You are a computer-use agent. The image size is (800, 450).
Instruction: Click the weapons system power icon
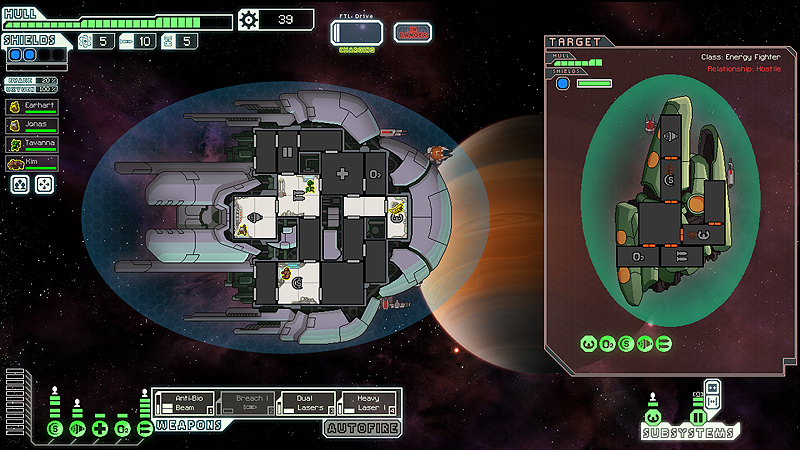(144, 430)
